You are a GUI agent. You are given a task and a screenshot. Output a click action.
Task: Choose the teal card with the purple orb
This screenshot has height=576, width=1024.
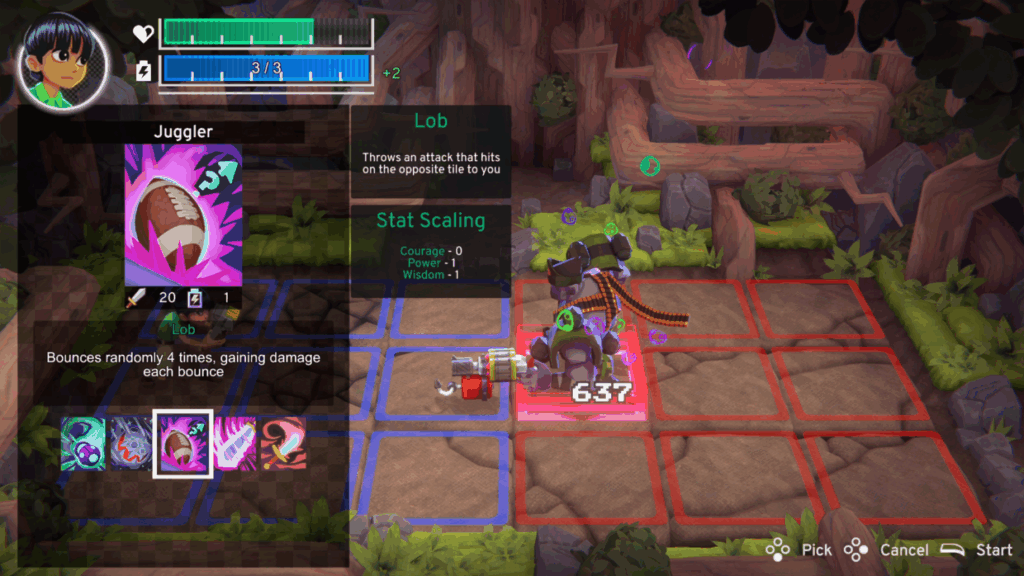[83, 443]
